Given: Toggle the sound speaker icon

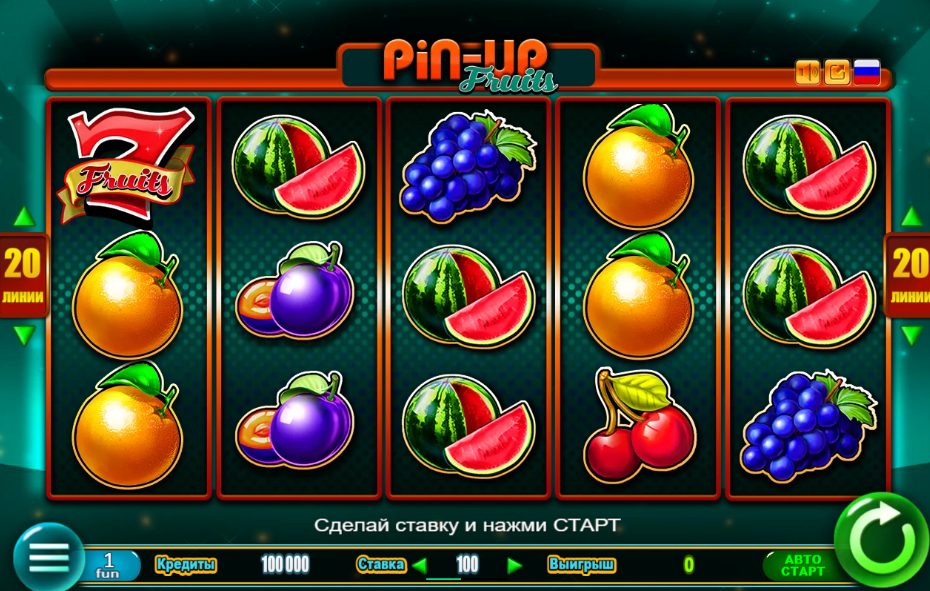Looking at the screenshot, I should click(x=807, y=72).
